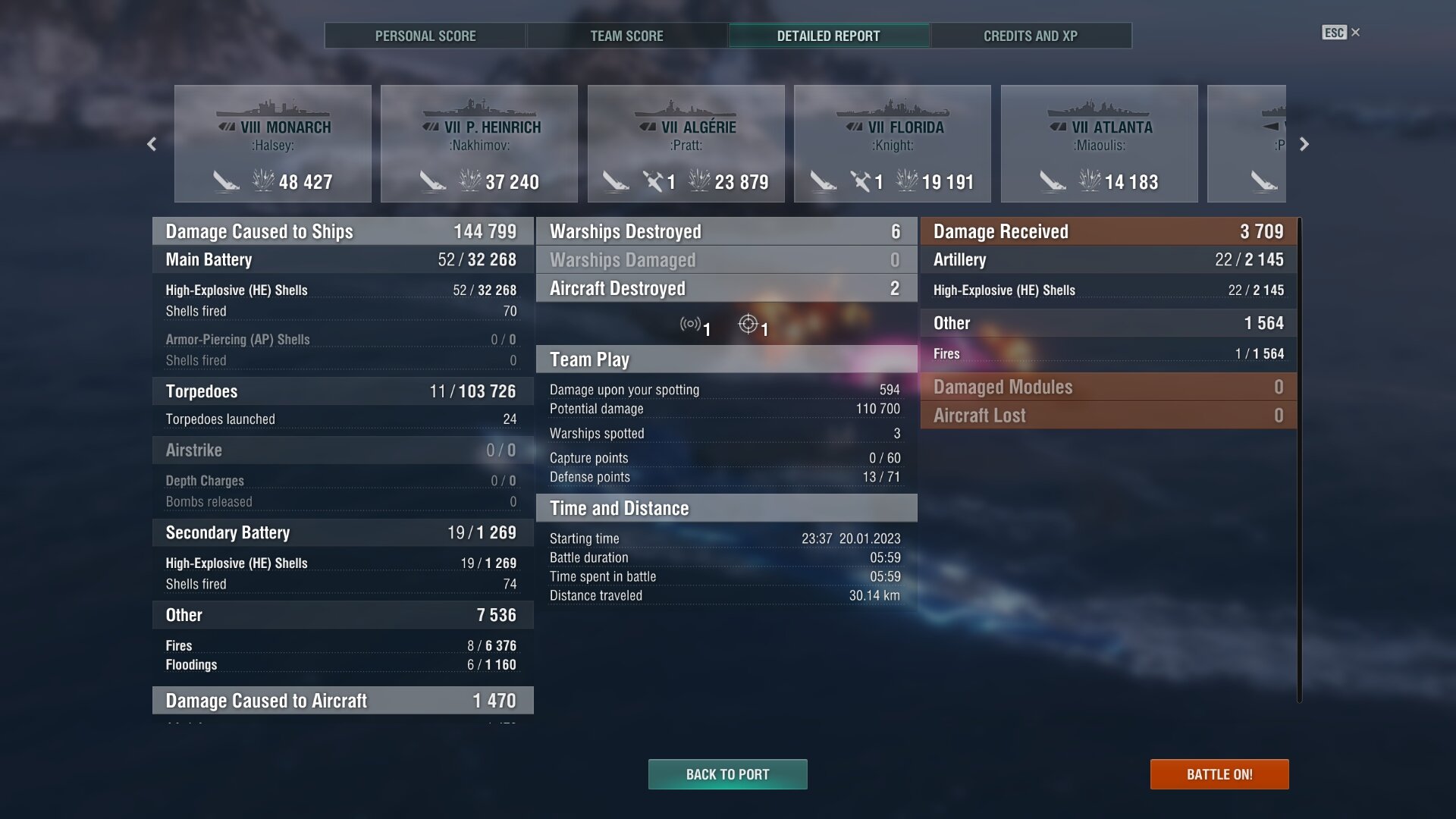The width and height of the screenshot is (1456, 819).
Task: Open the Team Score tab
Action: coord(626,36)
